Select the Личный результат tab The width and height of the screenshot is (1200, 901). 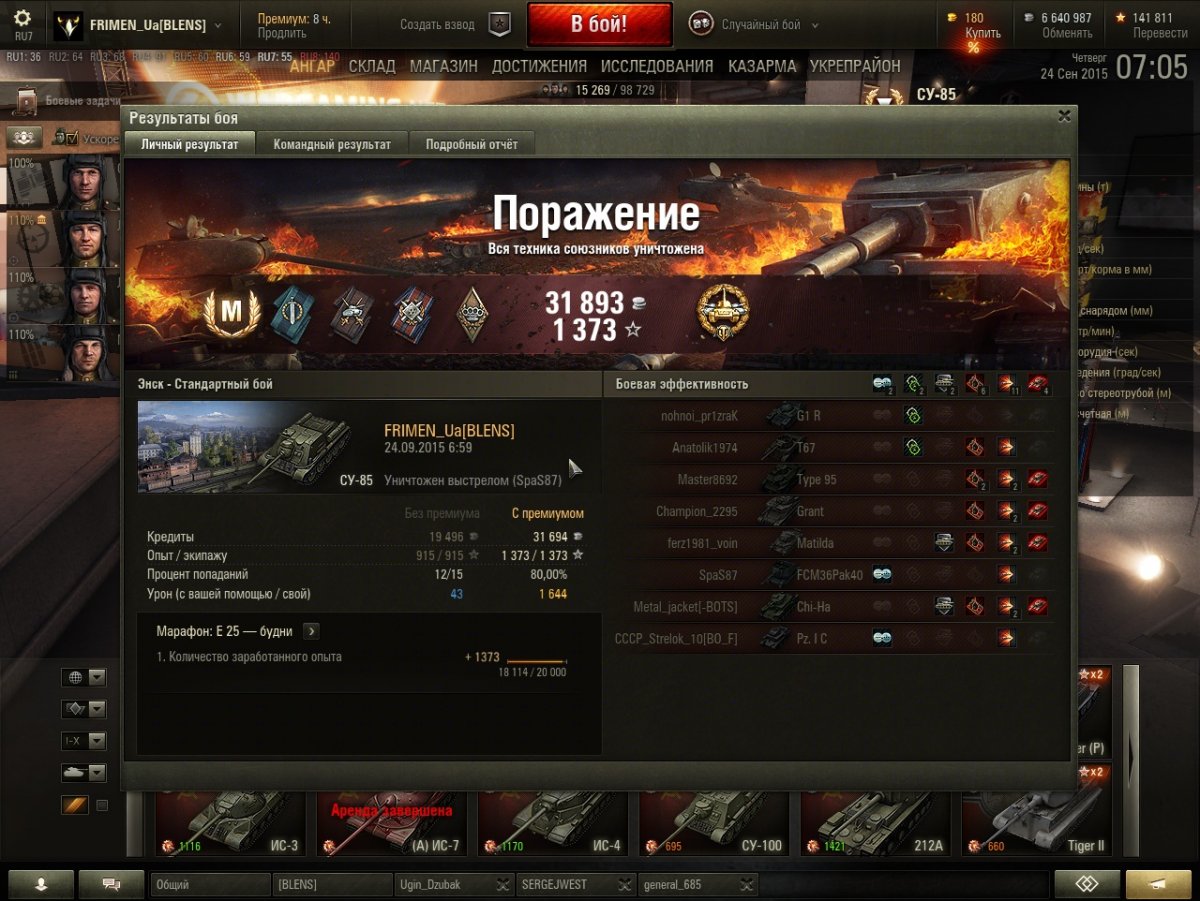click(x=190, y=144)
